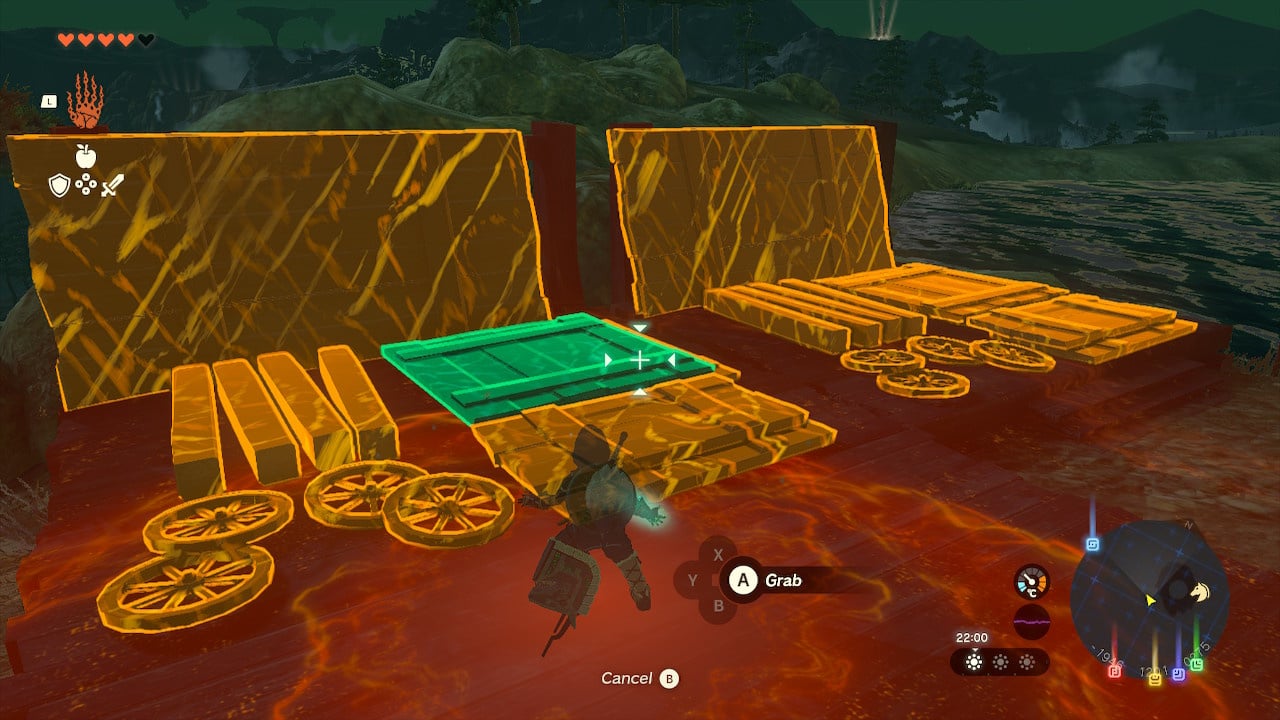The image size is (1280, 720).
Task: Select the red pin below the minimap
Action: [x=1115, y=671]
